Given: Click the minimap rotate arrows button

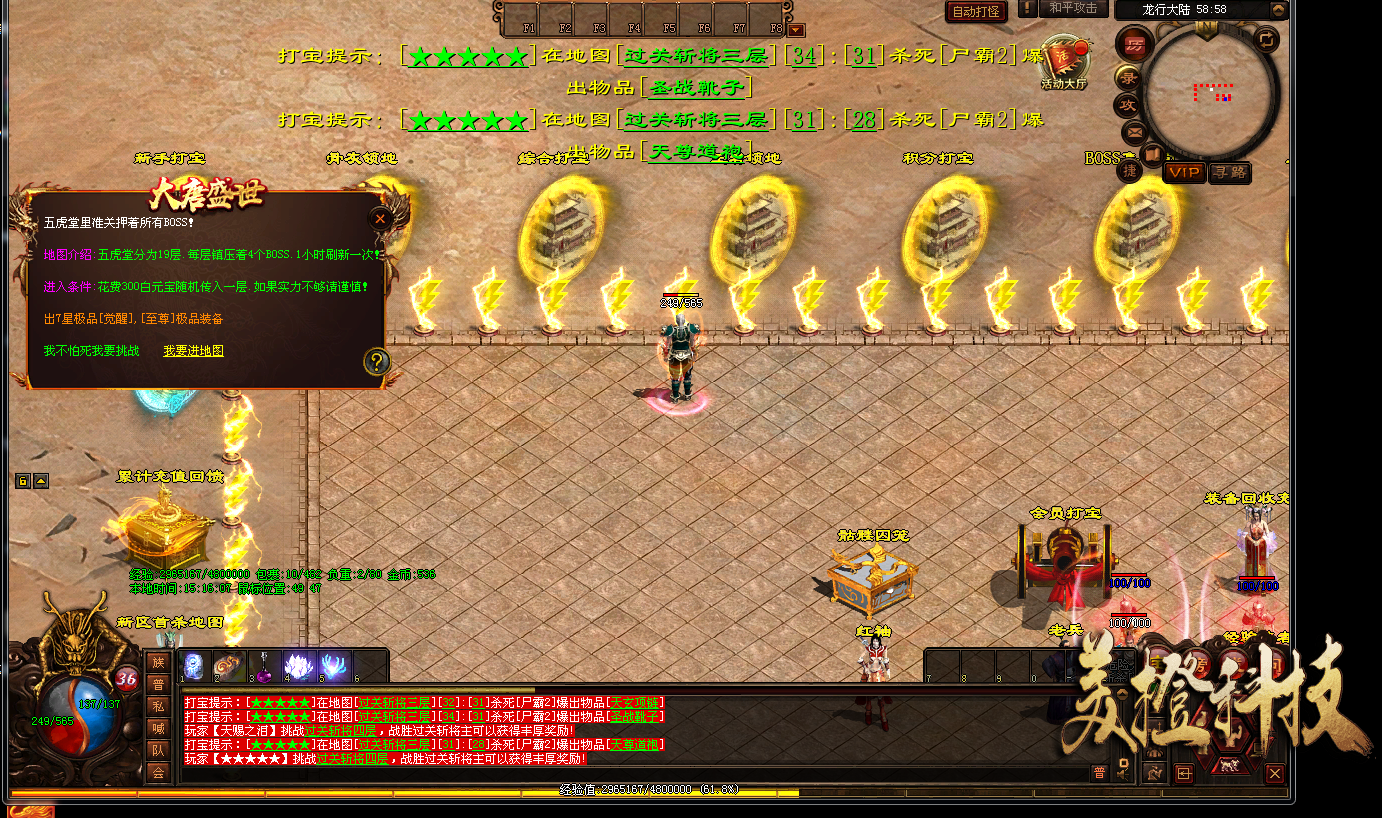Looking at the screenshot, I should (x=1267, y=40).
